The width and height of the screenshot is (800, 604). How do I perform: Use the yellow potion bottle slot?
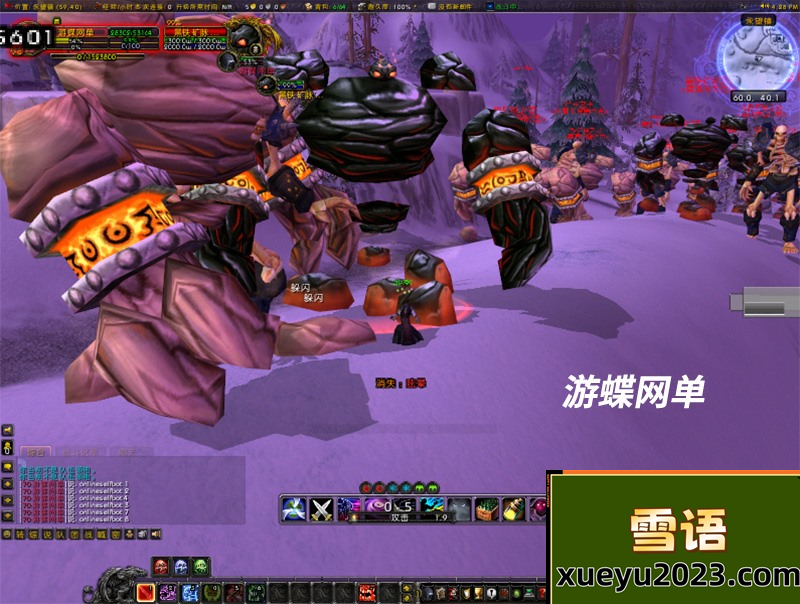[513, 509]
